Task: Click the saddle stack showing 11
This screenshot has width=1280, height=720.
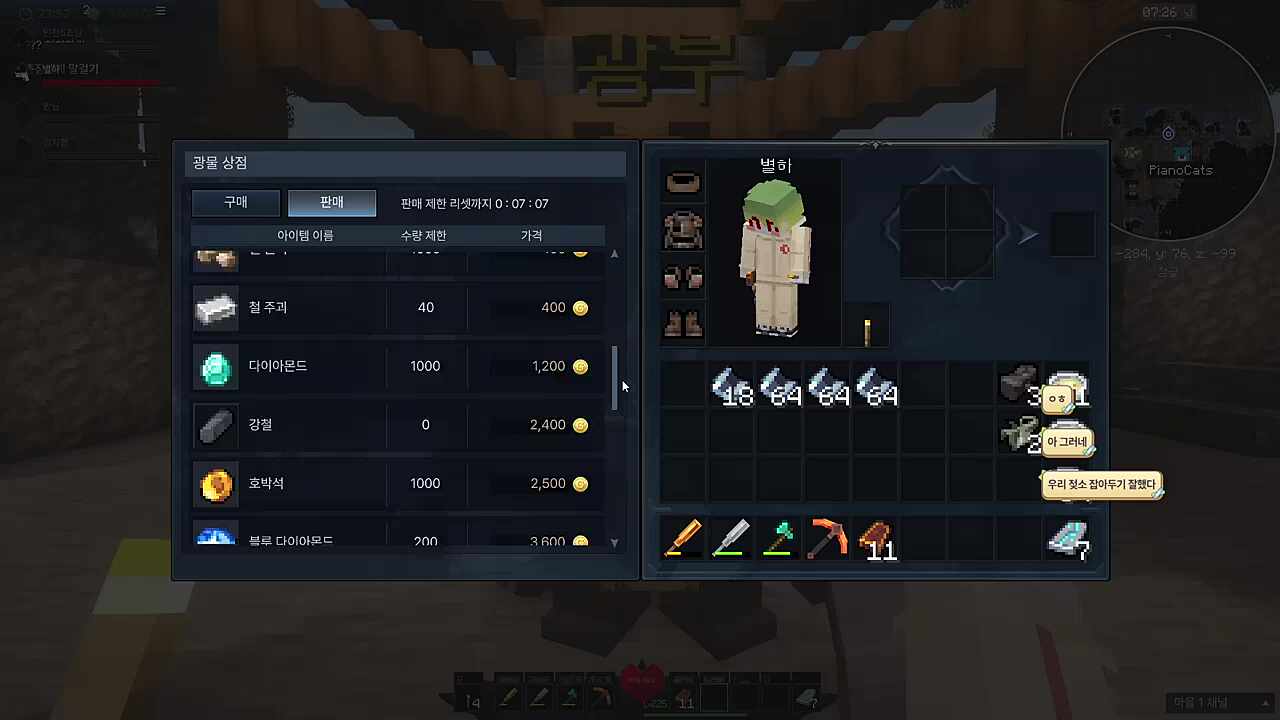Action: [875, 540]
